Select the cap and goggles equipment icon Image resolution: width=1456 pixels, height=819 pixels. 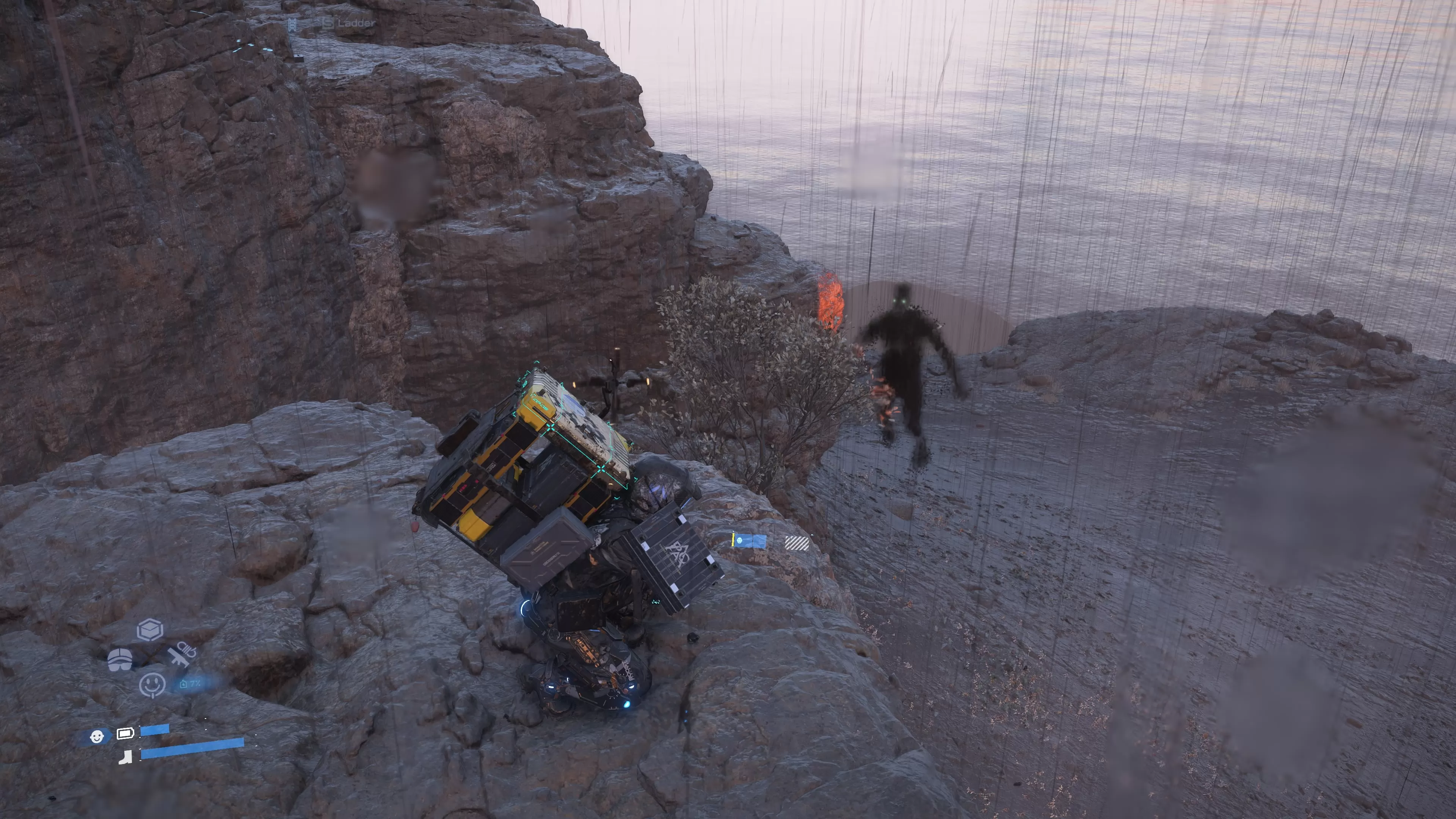120,659
